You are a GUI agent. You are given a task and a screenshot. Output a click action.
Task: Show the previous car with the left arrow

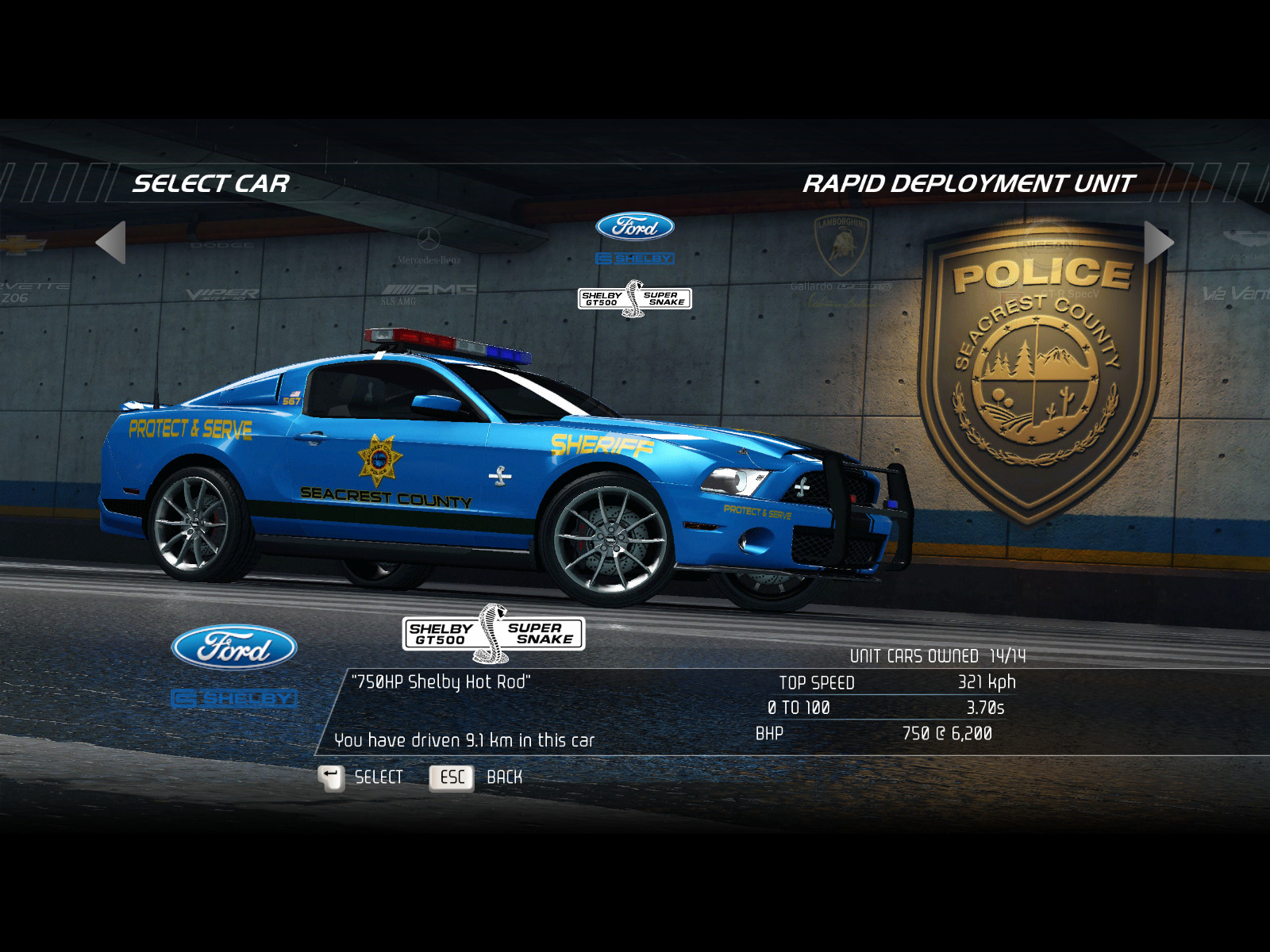coord(112,242)
